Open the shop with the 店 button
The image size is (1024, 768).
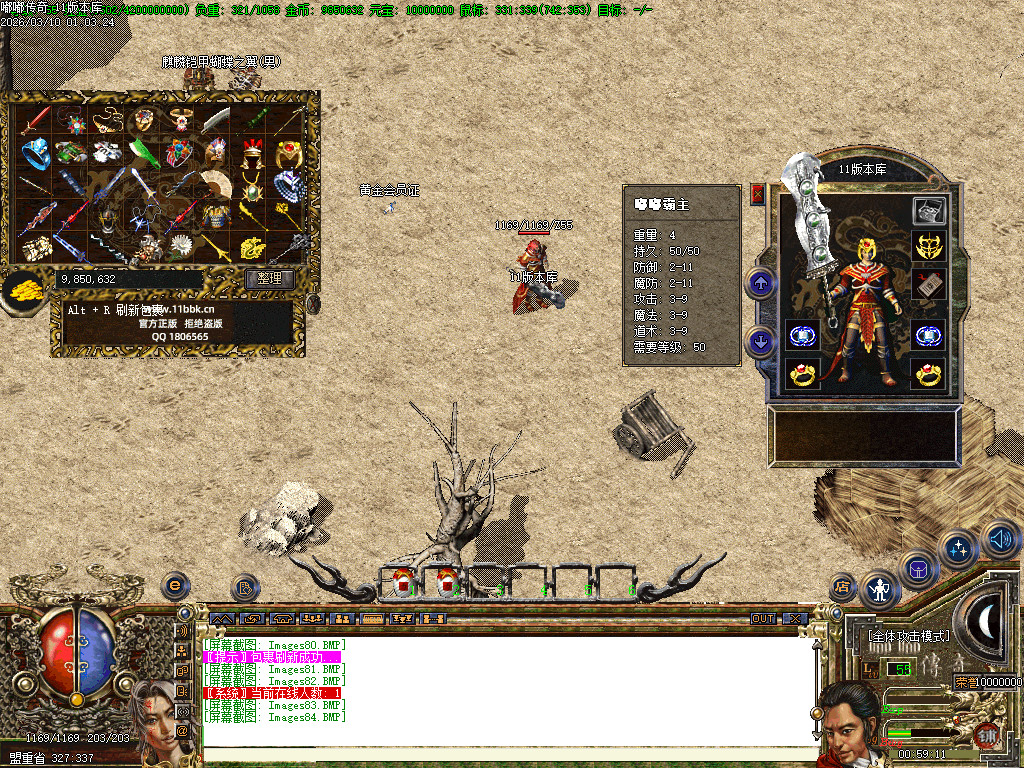pyautogui.click(x=842, y=587)
